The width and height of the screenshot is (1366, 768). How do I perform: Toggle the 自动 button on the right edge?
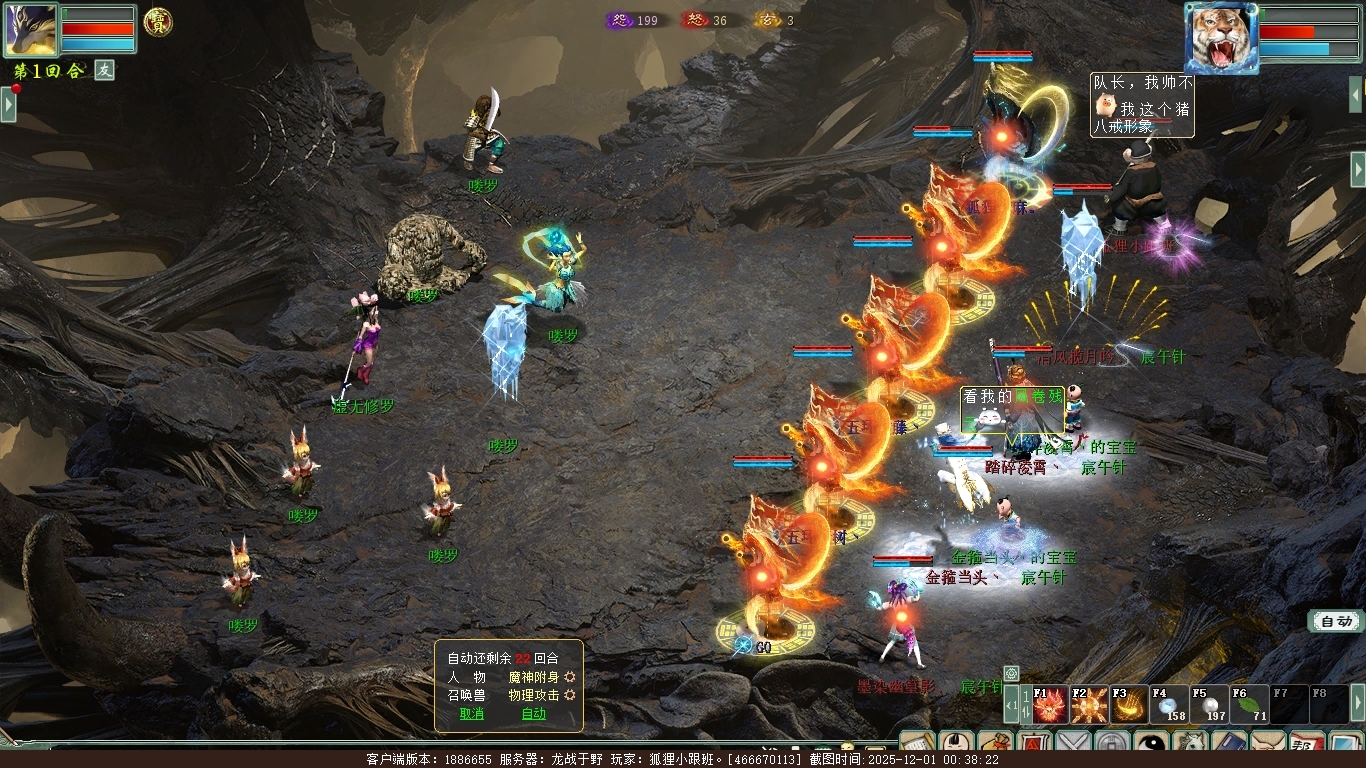(1336, 621)
